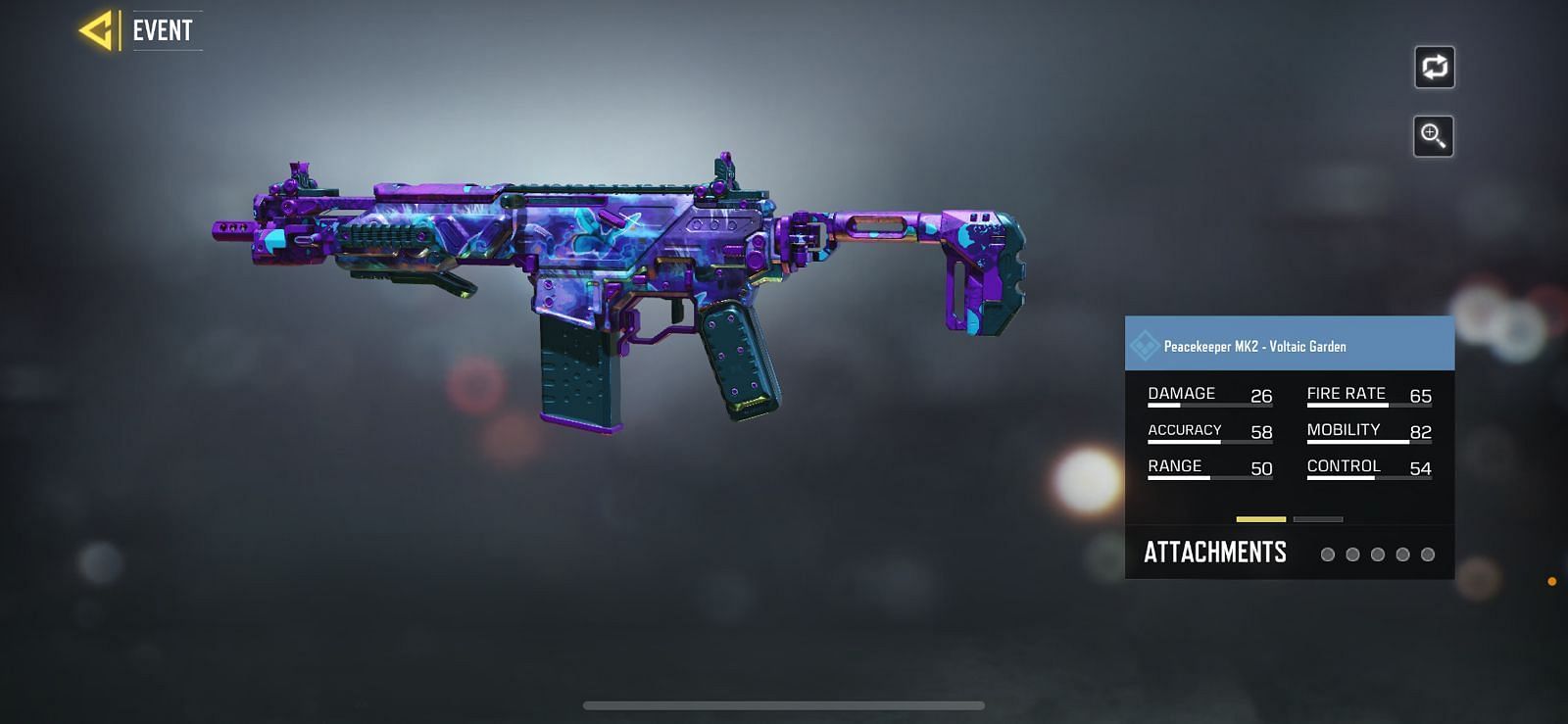Click the rotate weapon view icon

1434,68
